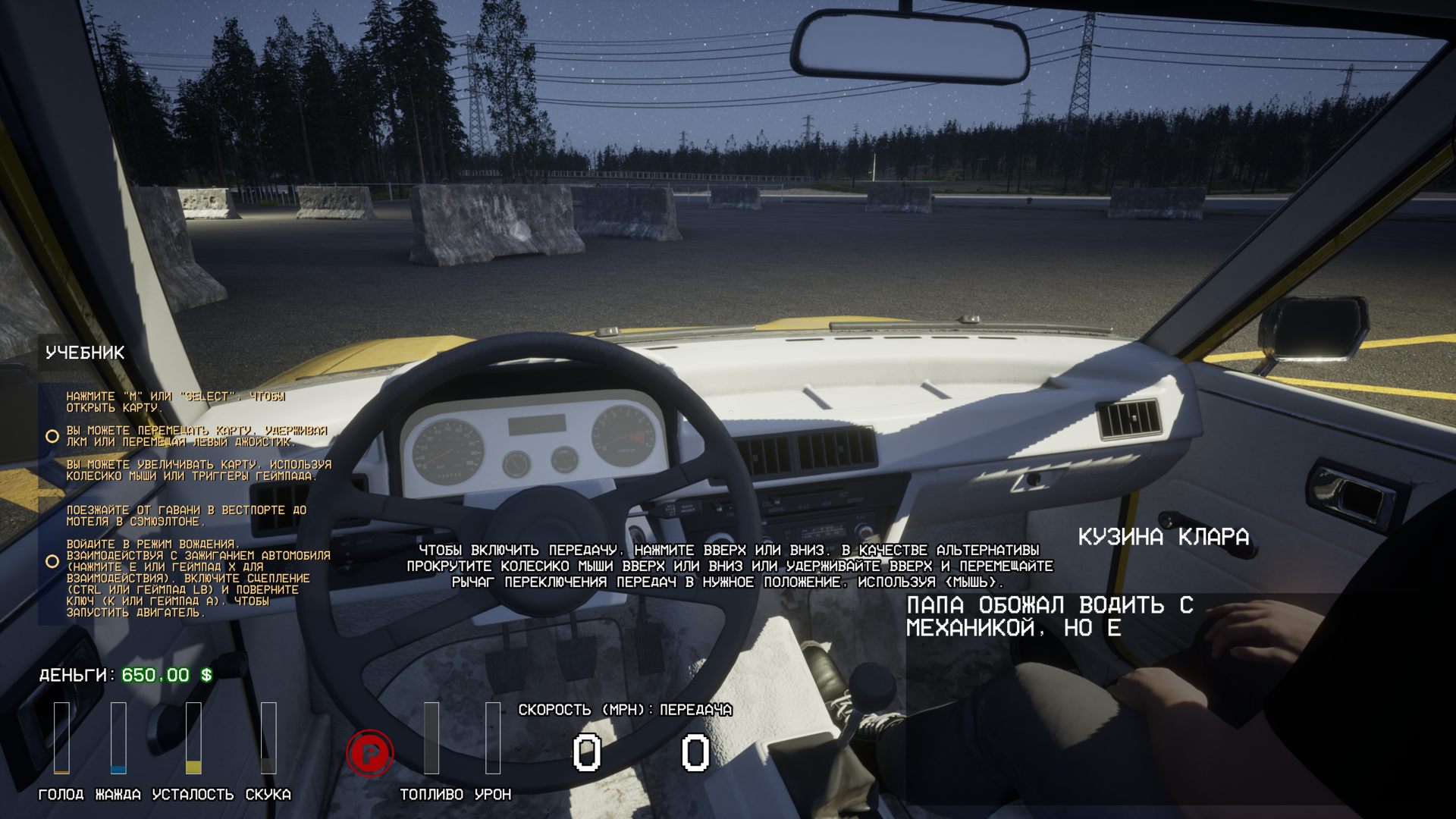Select the УЧЕБНИК tutorial panel header
Screen dimensions: 1456x819
click(85, 353)
